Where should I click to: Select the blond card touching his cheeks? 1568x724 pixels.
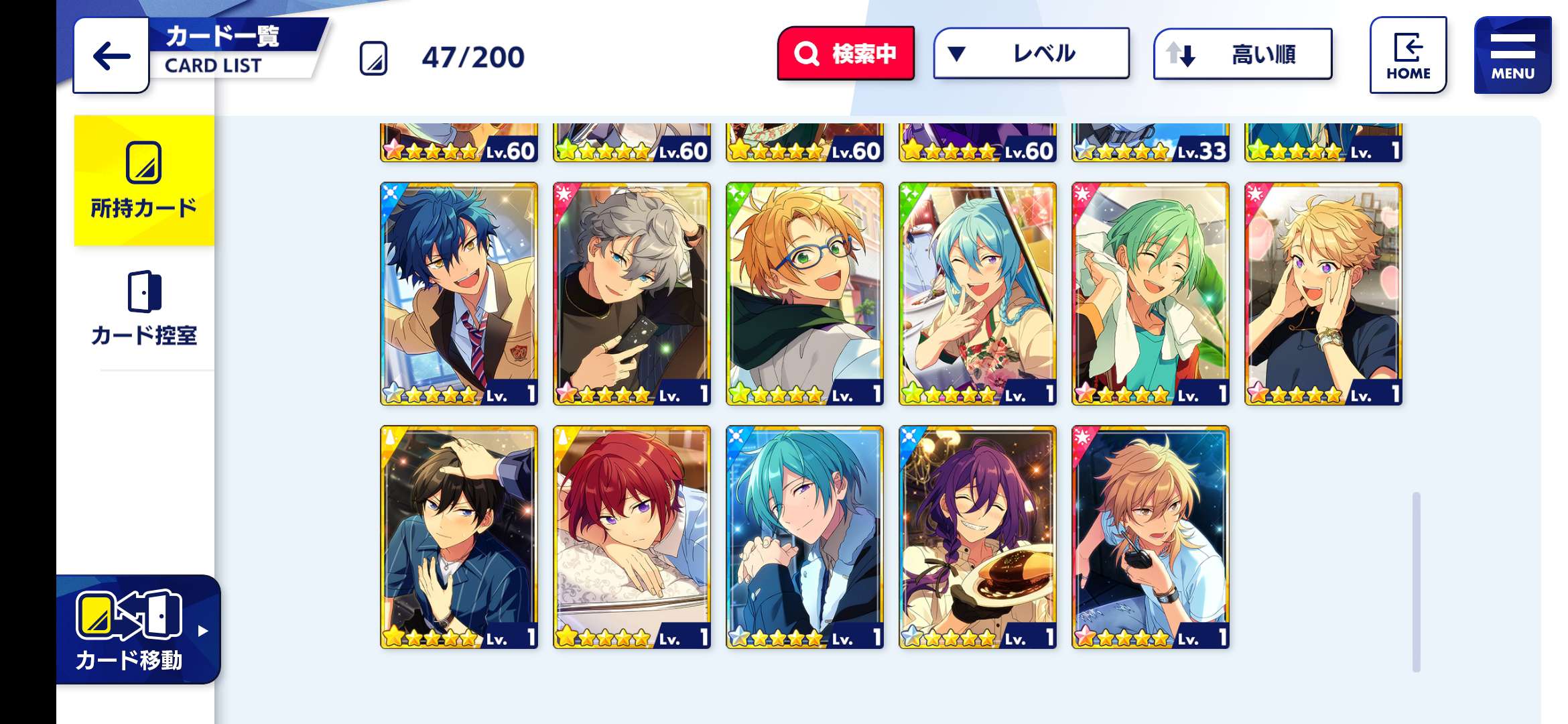coord(1323,294)
